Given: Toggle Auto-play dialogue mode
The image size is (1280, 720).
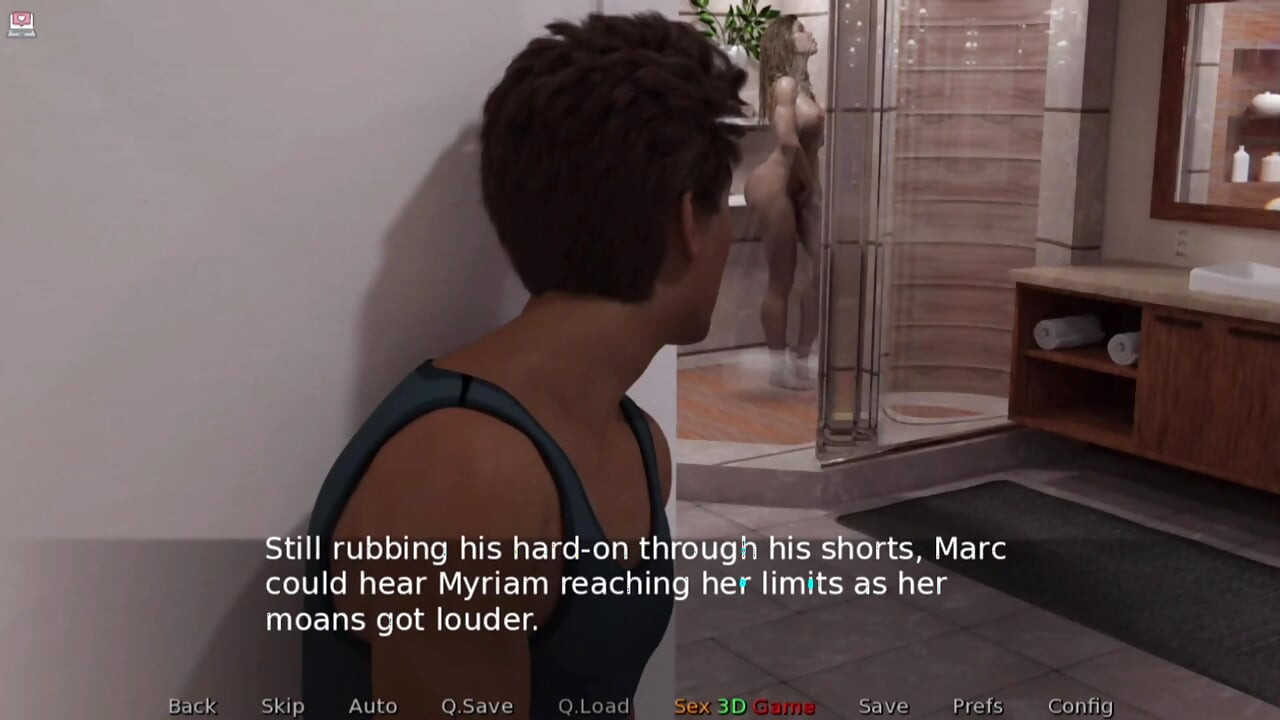Looking at the screenshot, I should (x=372, y=705).
